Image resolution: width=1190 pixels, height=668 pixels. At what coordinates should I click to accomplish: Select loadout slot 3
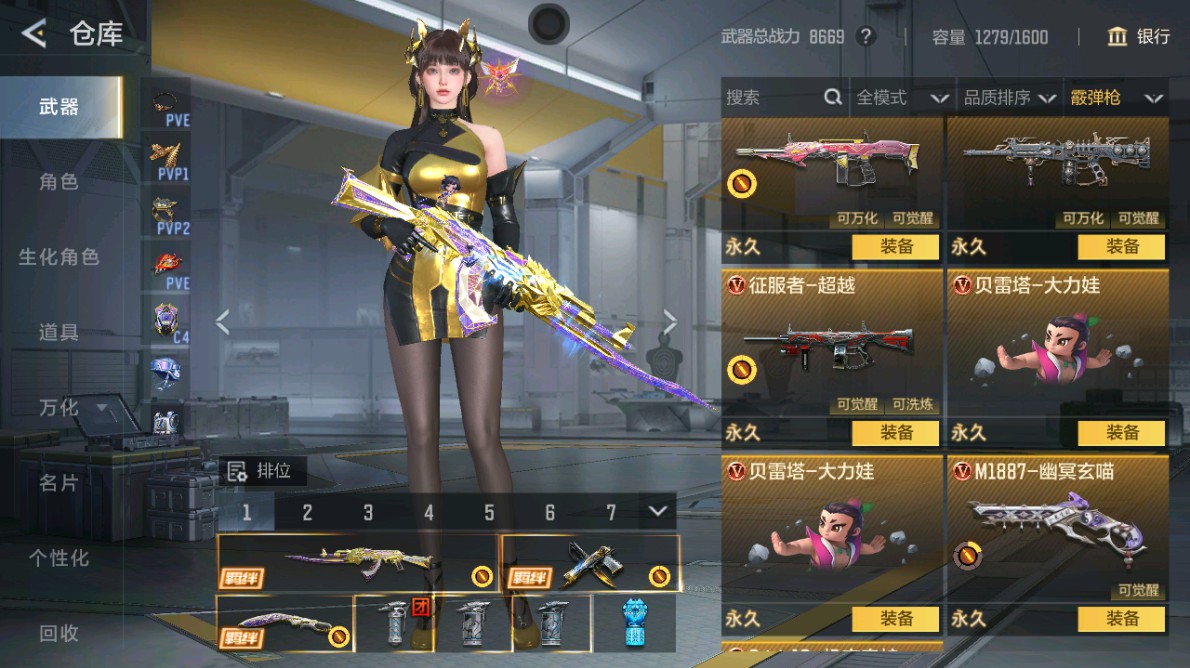368,513
